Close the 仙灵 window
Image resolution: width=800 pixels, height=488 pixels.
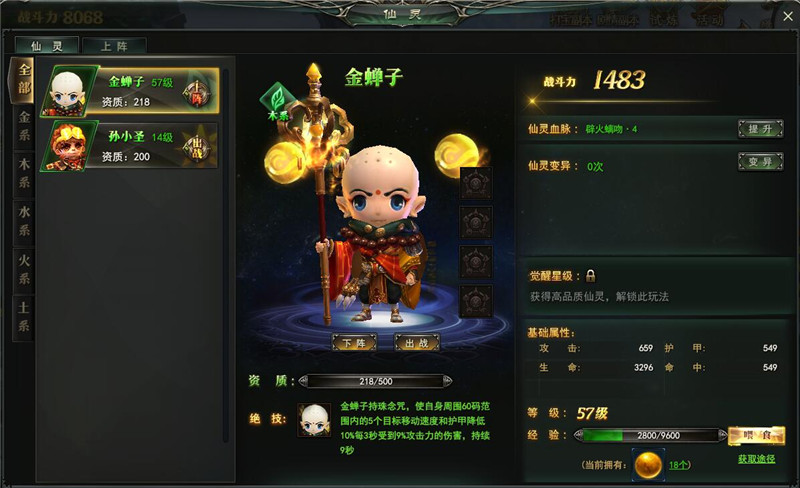[787, 14]
